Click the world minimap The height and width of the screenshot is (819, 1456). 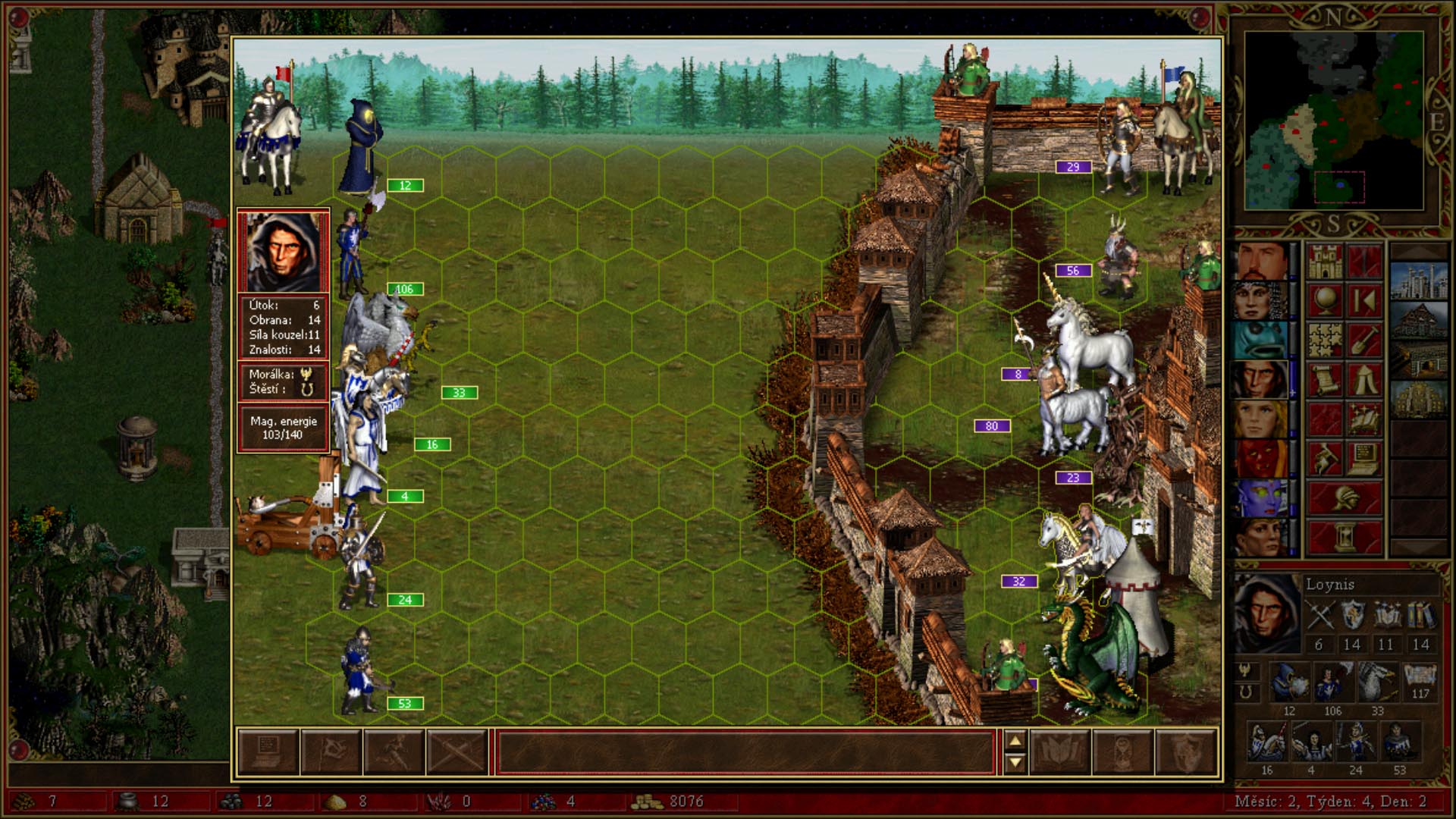pos(1334,121)
